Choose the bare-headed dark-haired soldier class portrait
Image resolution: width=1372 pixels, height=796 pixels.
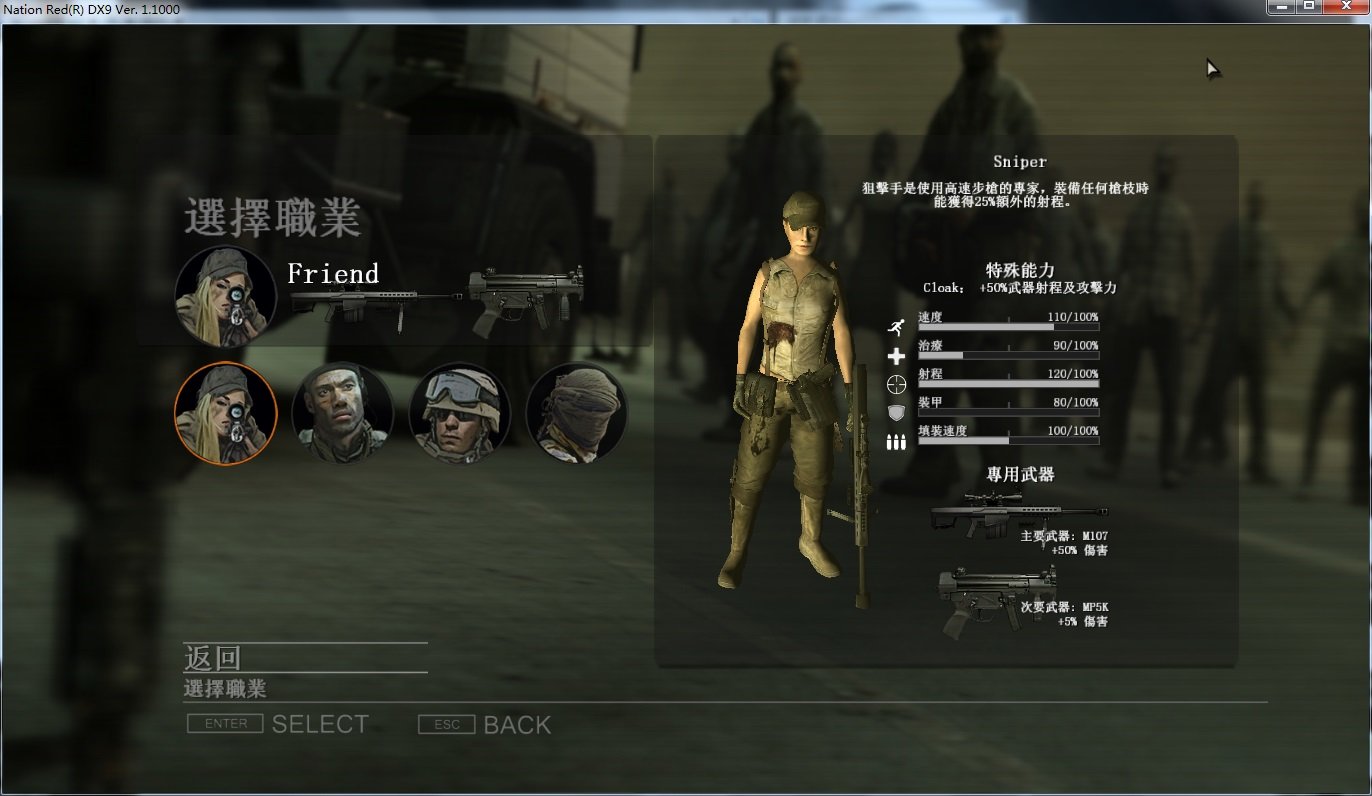342,413
